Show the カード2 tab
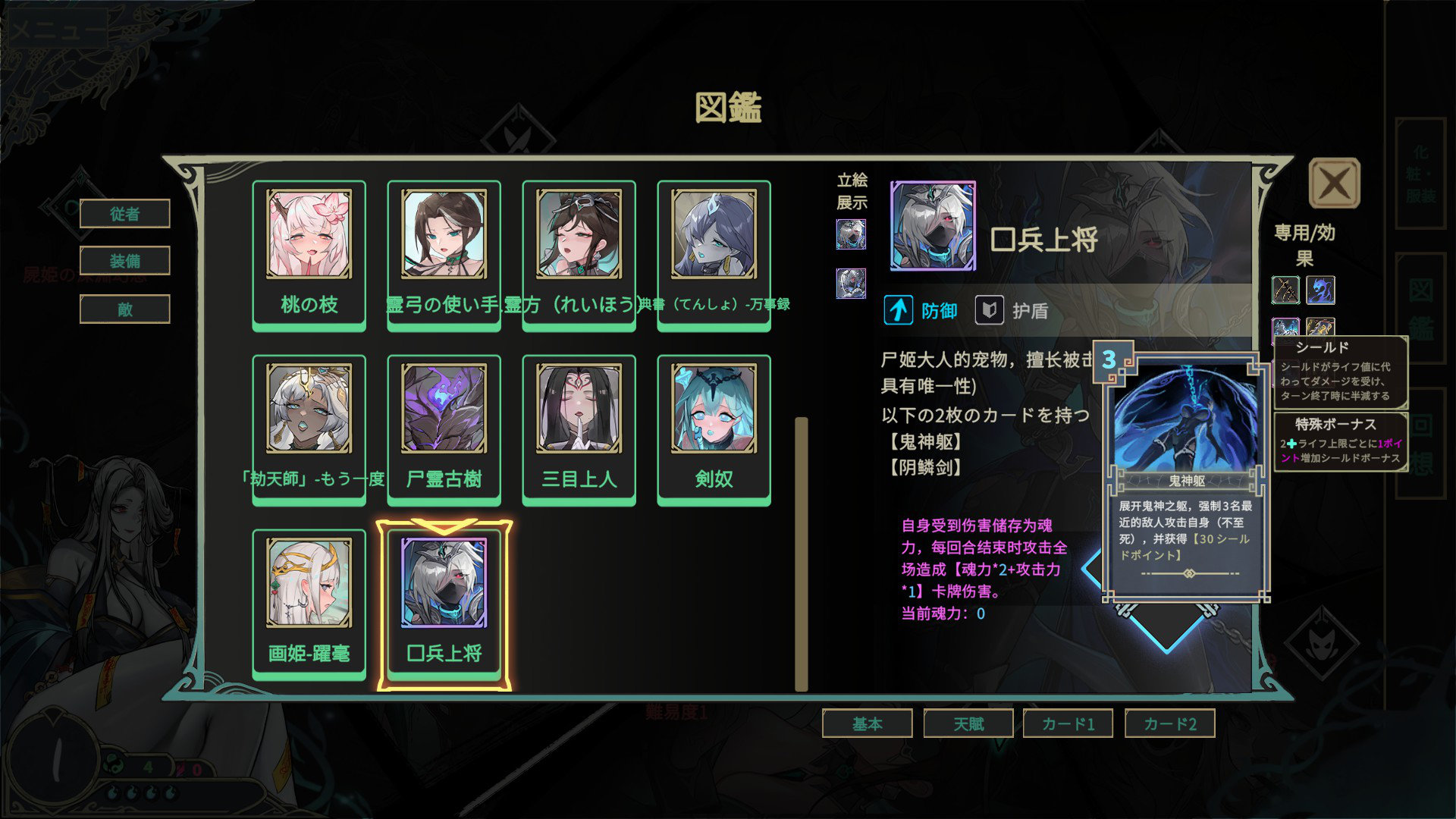 1169,723
